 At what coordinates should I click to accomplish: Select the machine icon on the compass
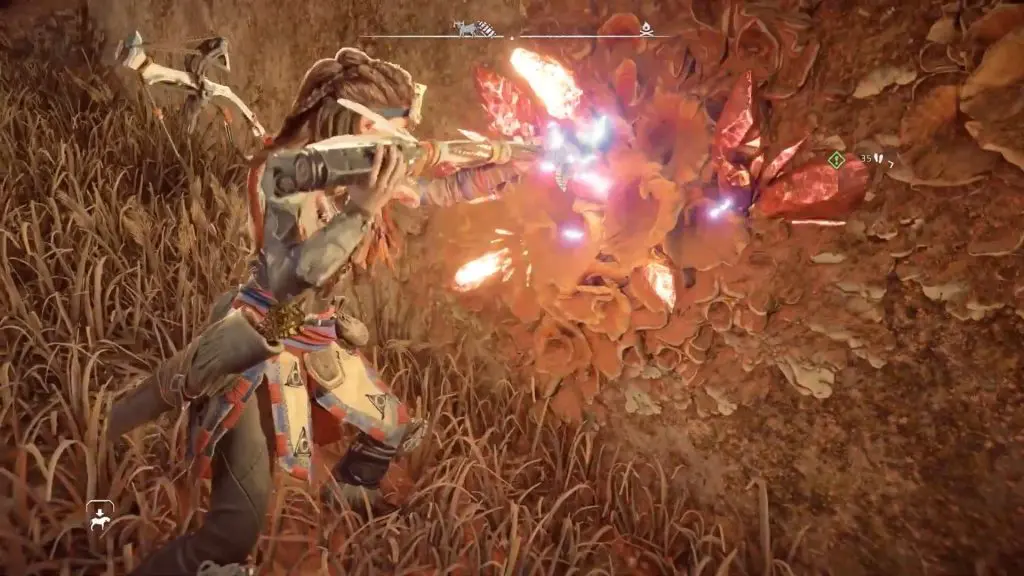pyautogui.click(x=464, y=28)
